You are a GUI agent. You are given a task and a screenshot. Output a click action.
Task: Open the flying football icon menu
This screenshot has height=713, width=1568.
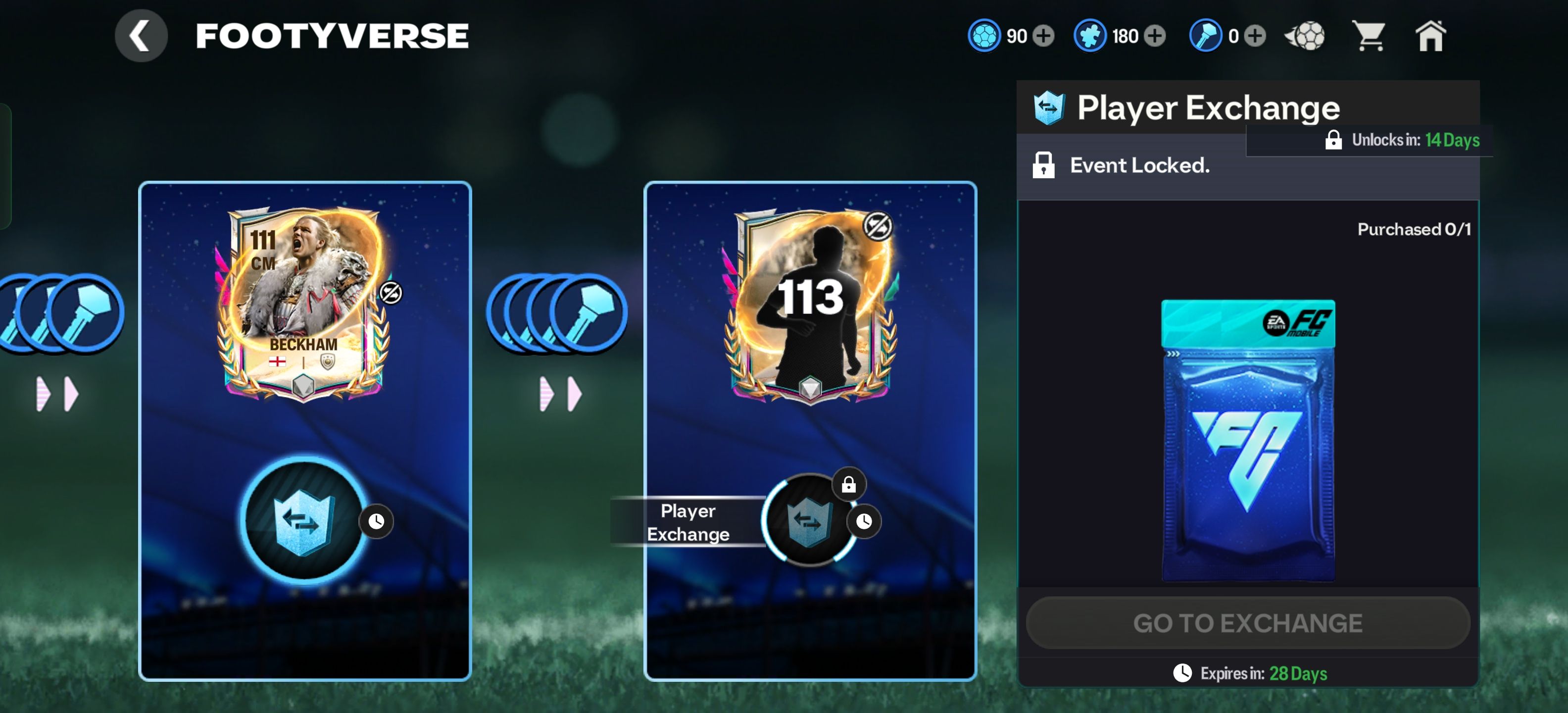point(1305,36)
